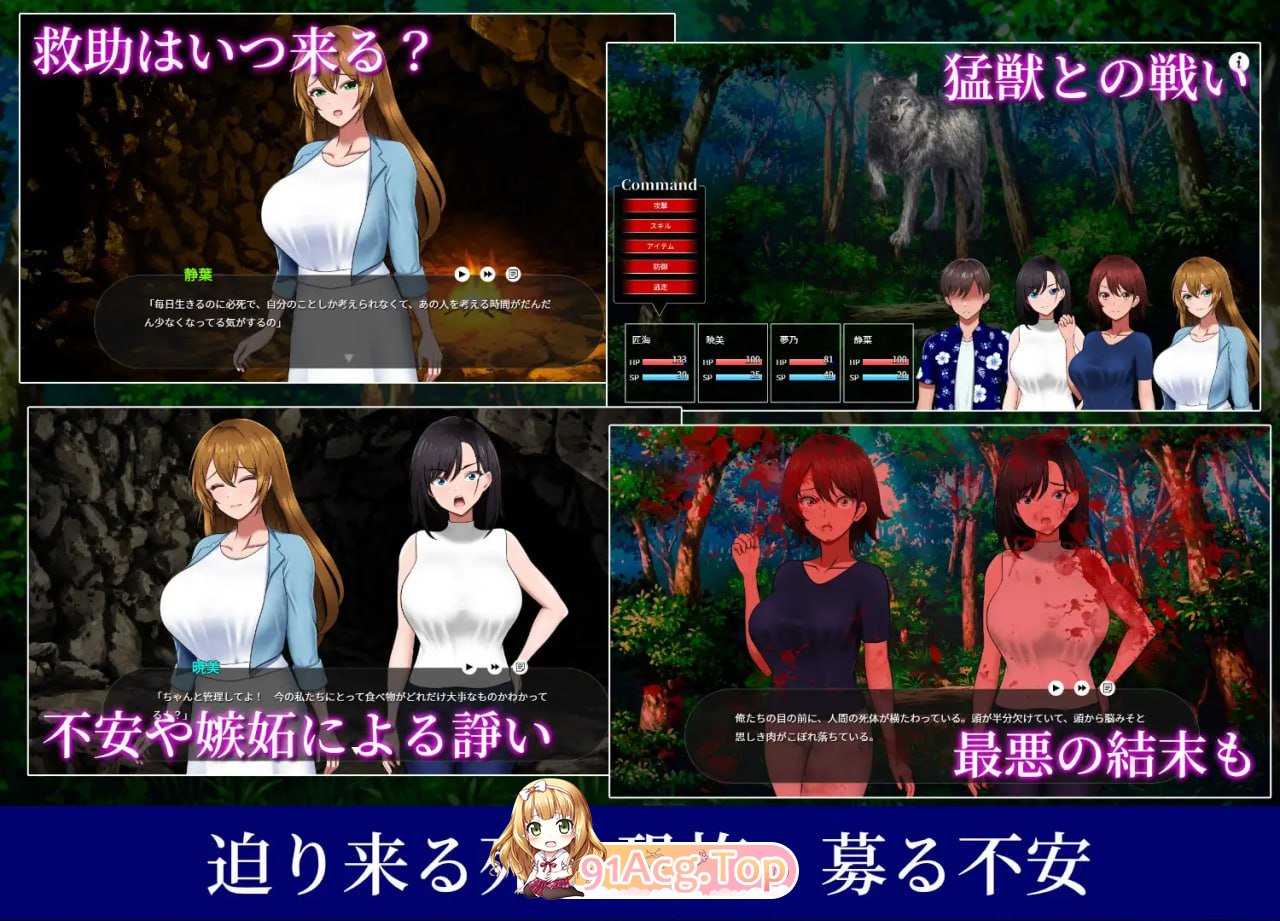Open the message log icon in the death scene
Image resolution: width=1280 pixels, height=921 pixels.
point(1107,688)
